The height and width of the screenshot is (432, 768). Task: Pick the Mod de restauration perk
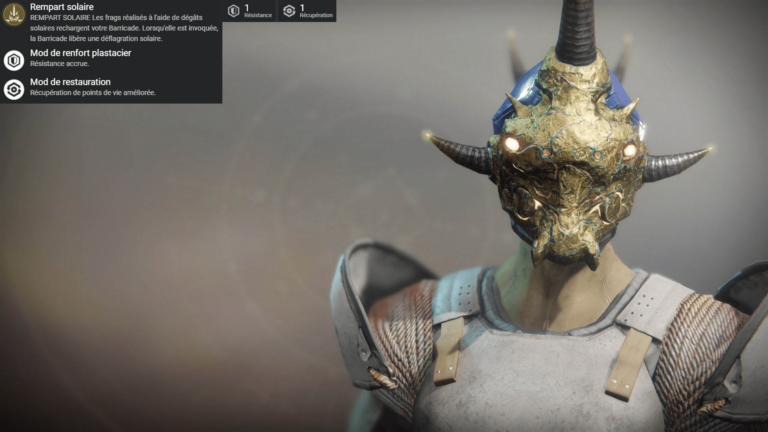(x=14, y=89)
